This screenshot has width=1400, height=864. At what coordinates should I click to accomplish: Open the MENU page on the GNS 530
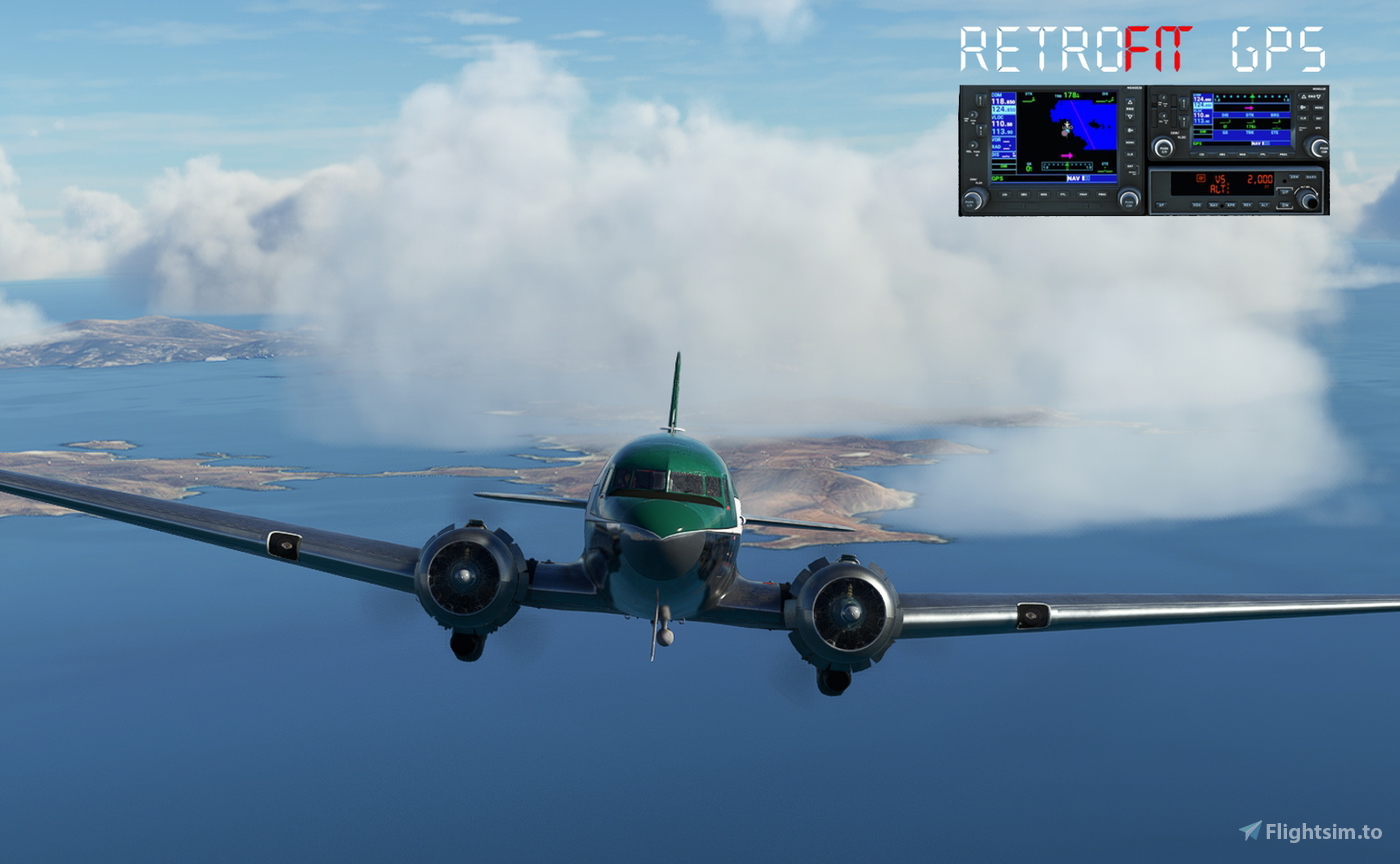click(1130, 142)
